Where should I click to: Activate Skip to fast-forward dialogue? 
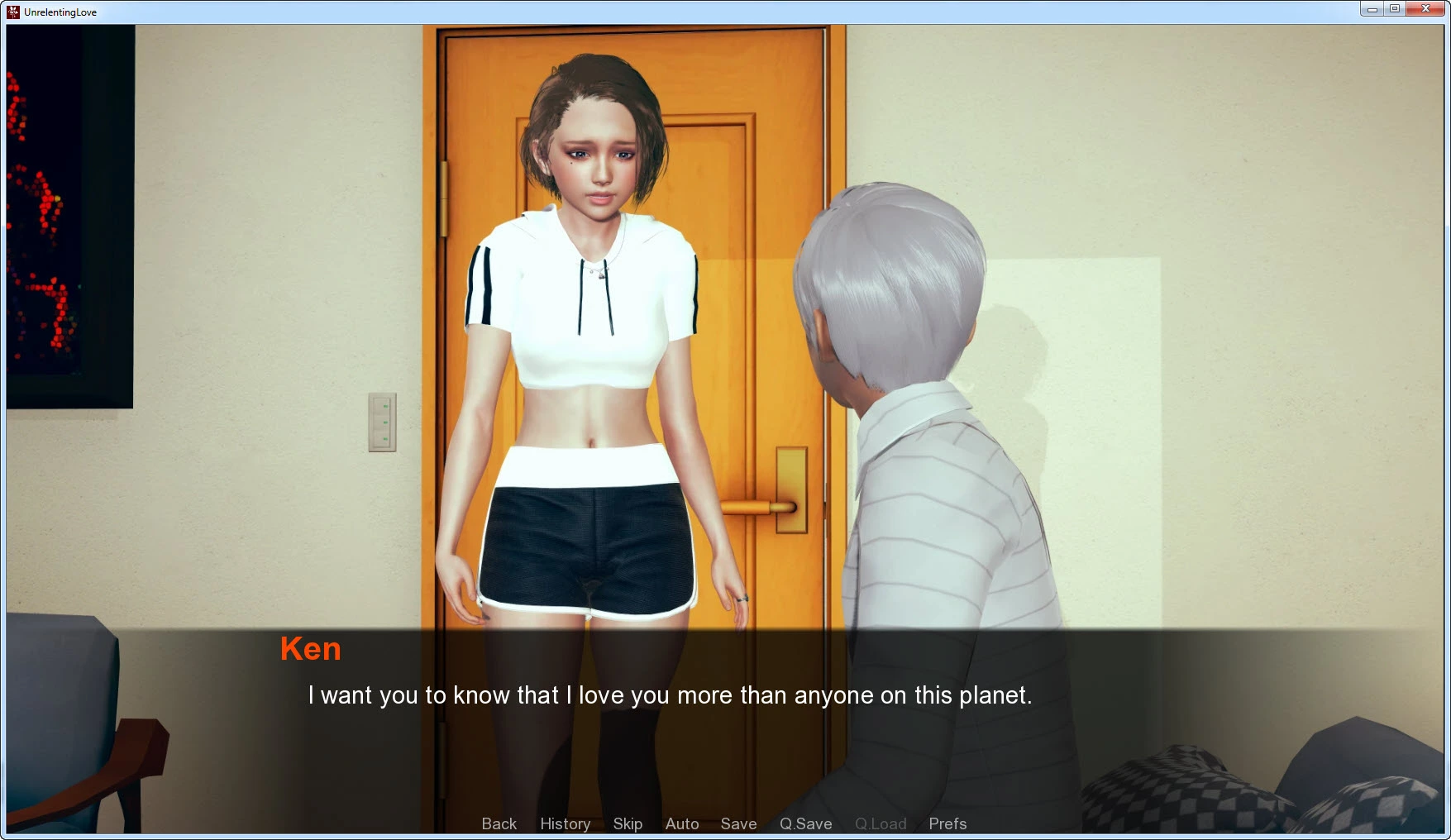[x=628, y=823]
